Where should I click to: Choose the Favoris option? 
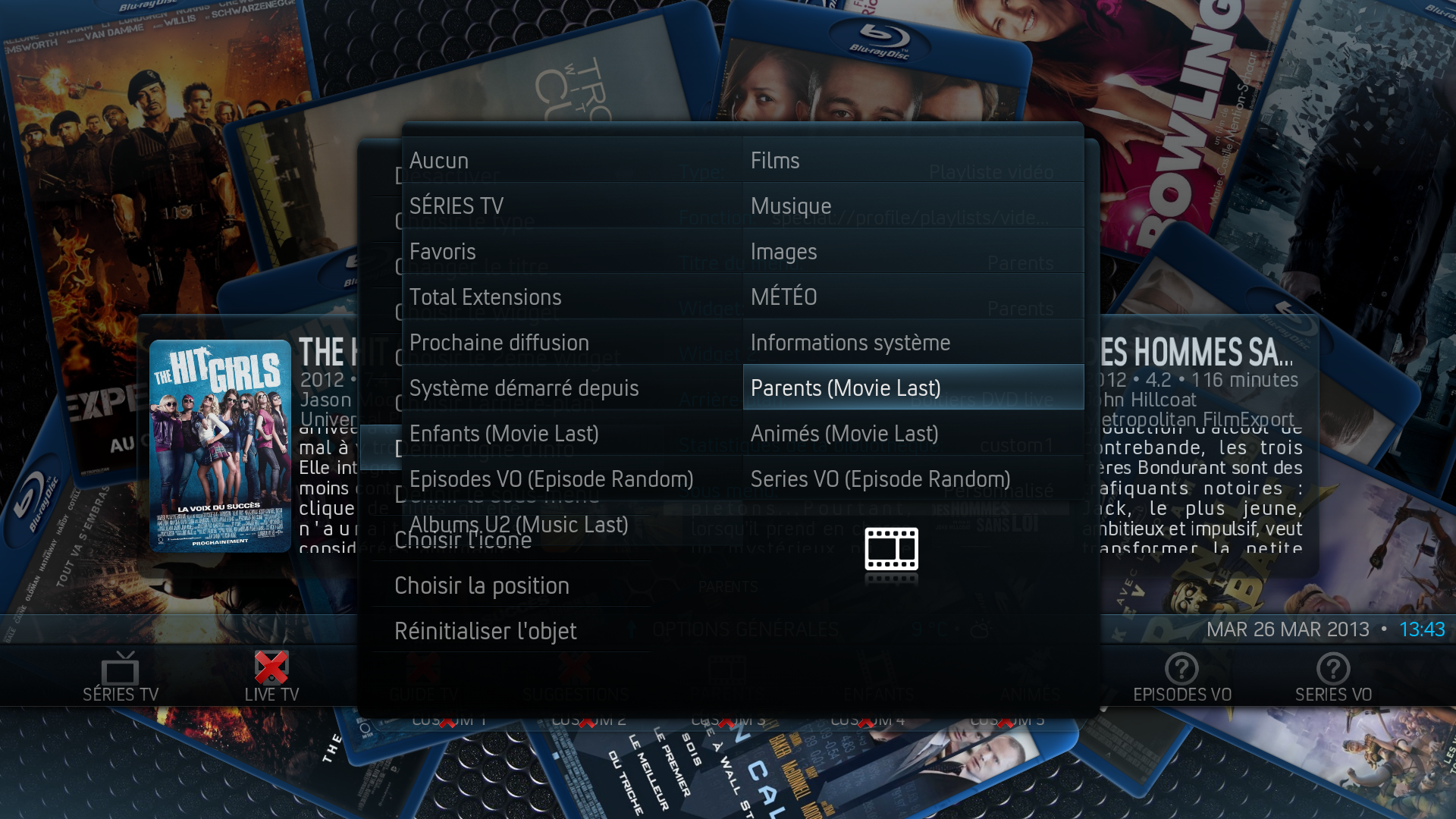pos(572,252)
